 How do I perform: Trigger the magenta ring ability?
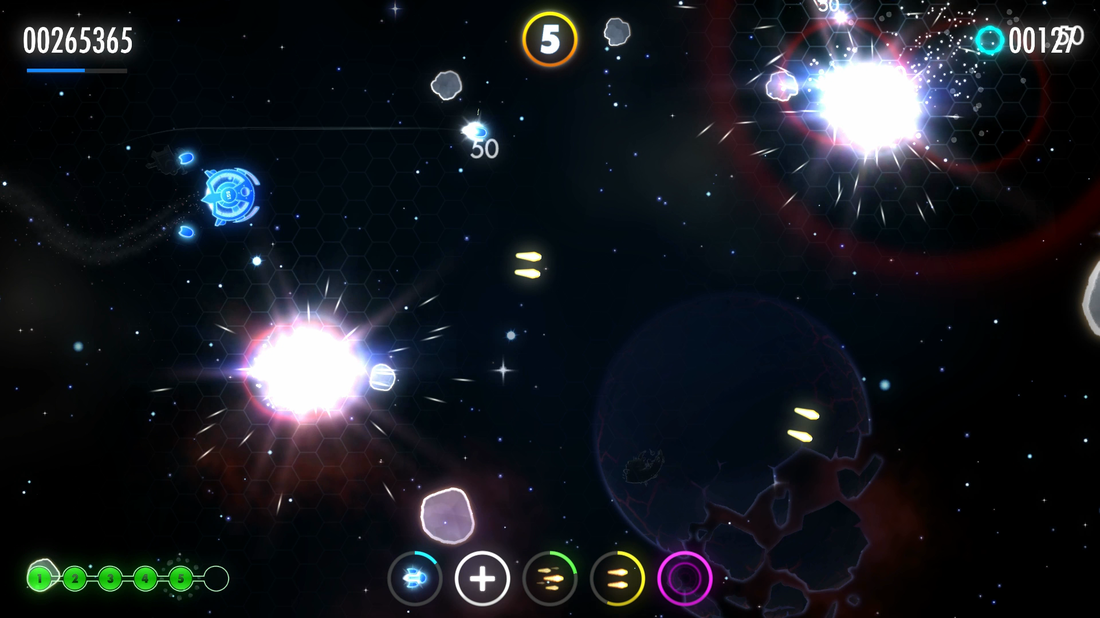pyautogui.click(x=685, y=578)
